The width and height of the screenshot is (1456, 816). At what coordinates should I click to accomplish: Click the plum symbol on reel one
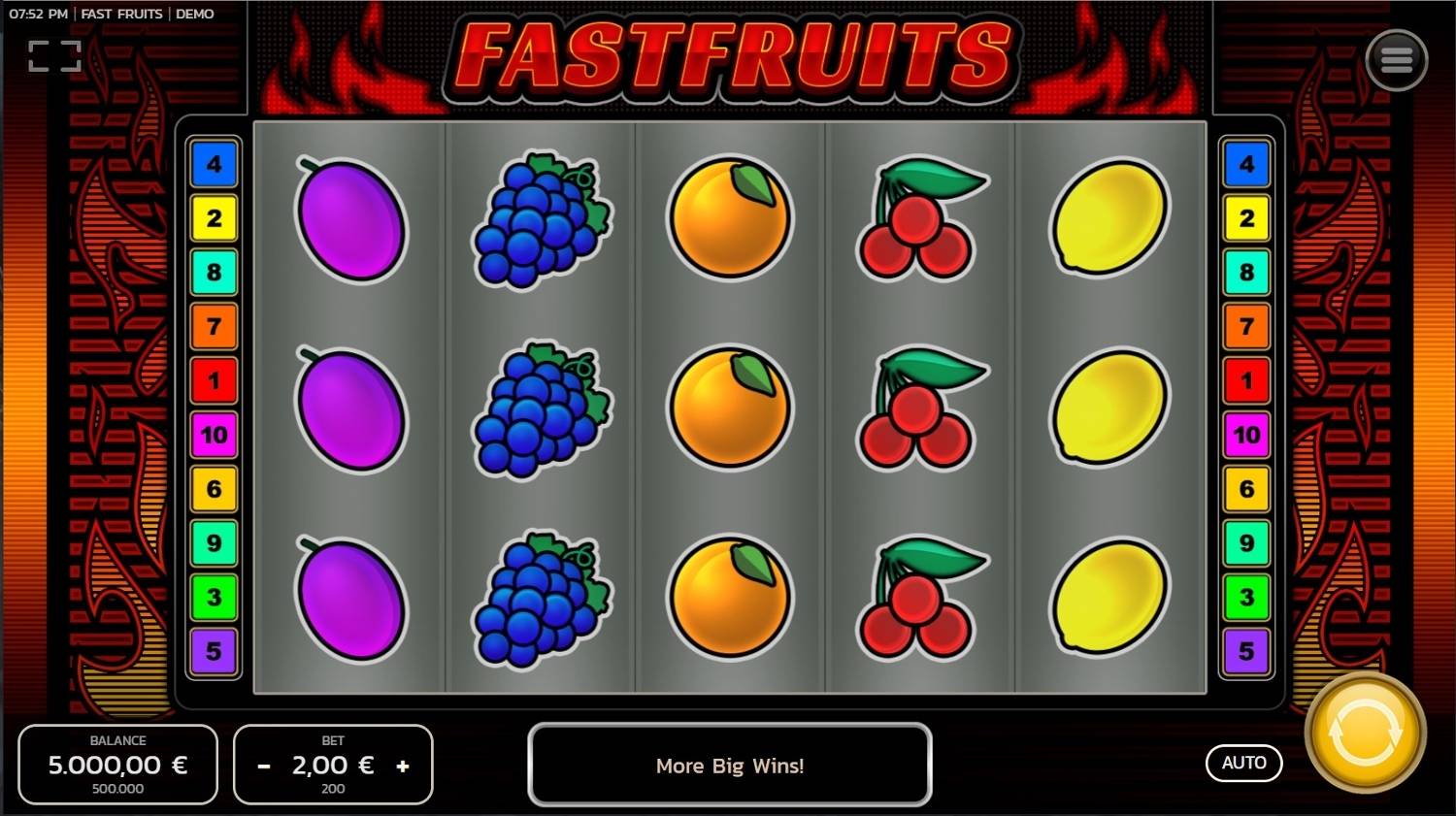(353, 408)
